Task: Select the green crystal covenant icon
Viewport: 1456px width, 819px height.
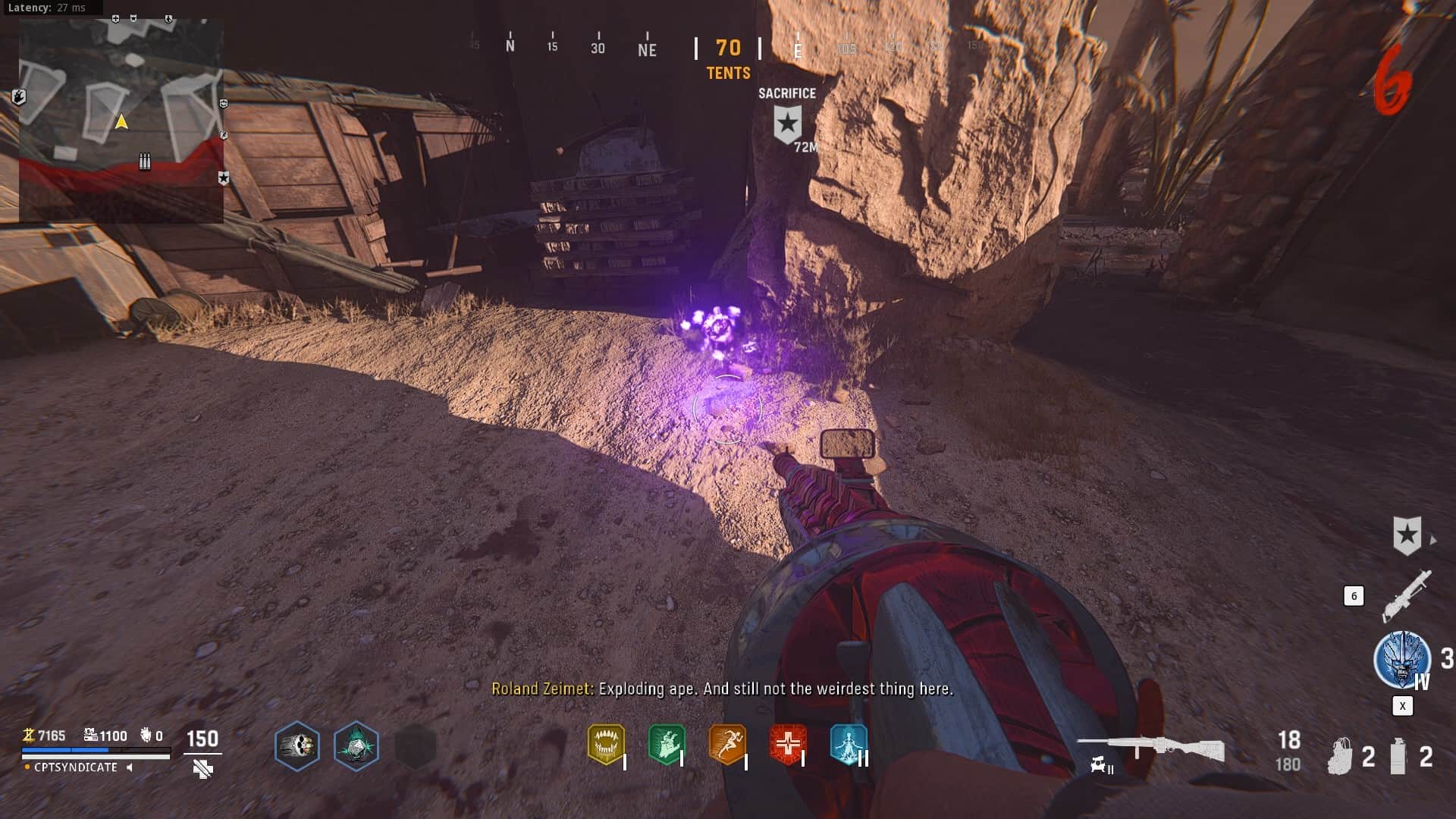Action: tap(356, 746)
